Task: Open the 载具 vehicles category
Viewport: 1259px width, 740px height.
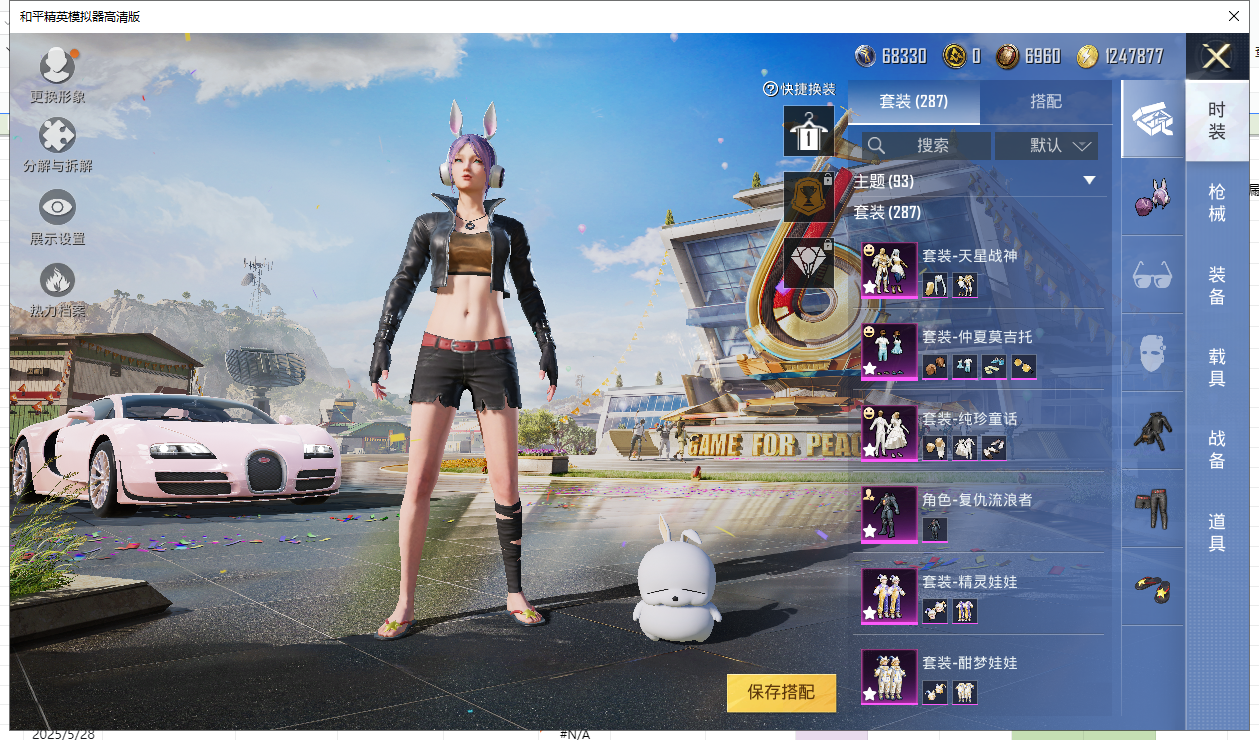Action: [x=1217, y=366]
